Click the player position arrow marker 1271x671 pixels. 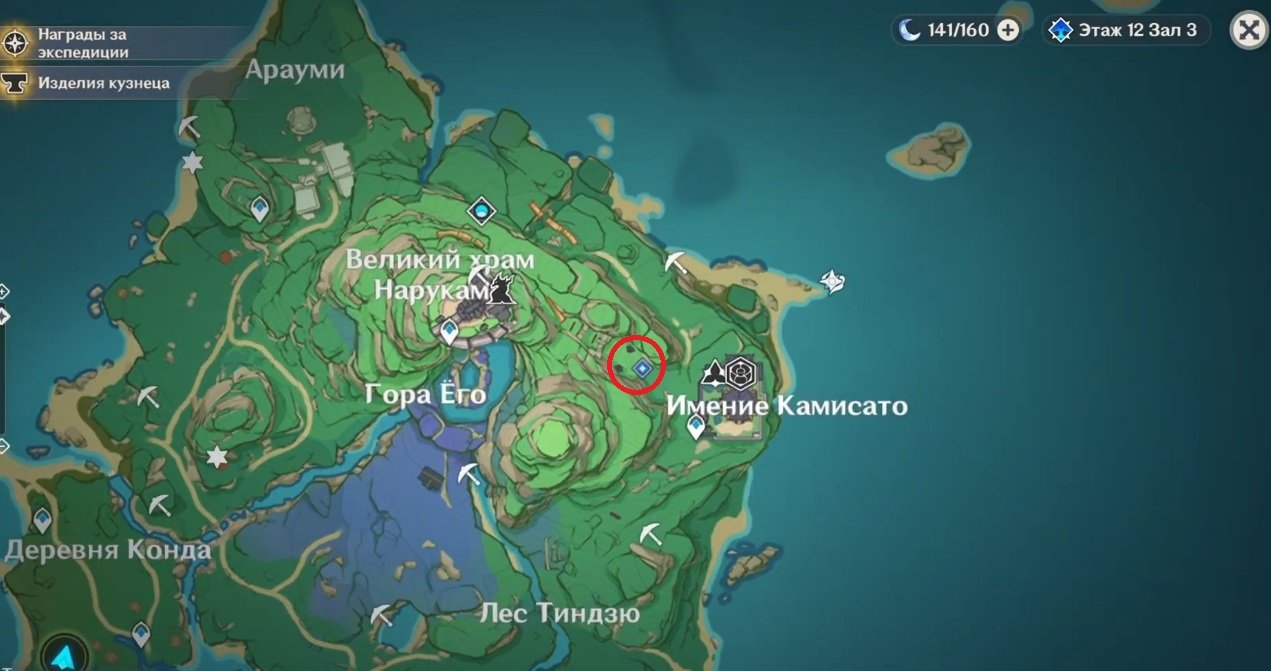pos(64,656)
